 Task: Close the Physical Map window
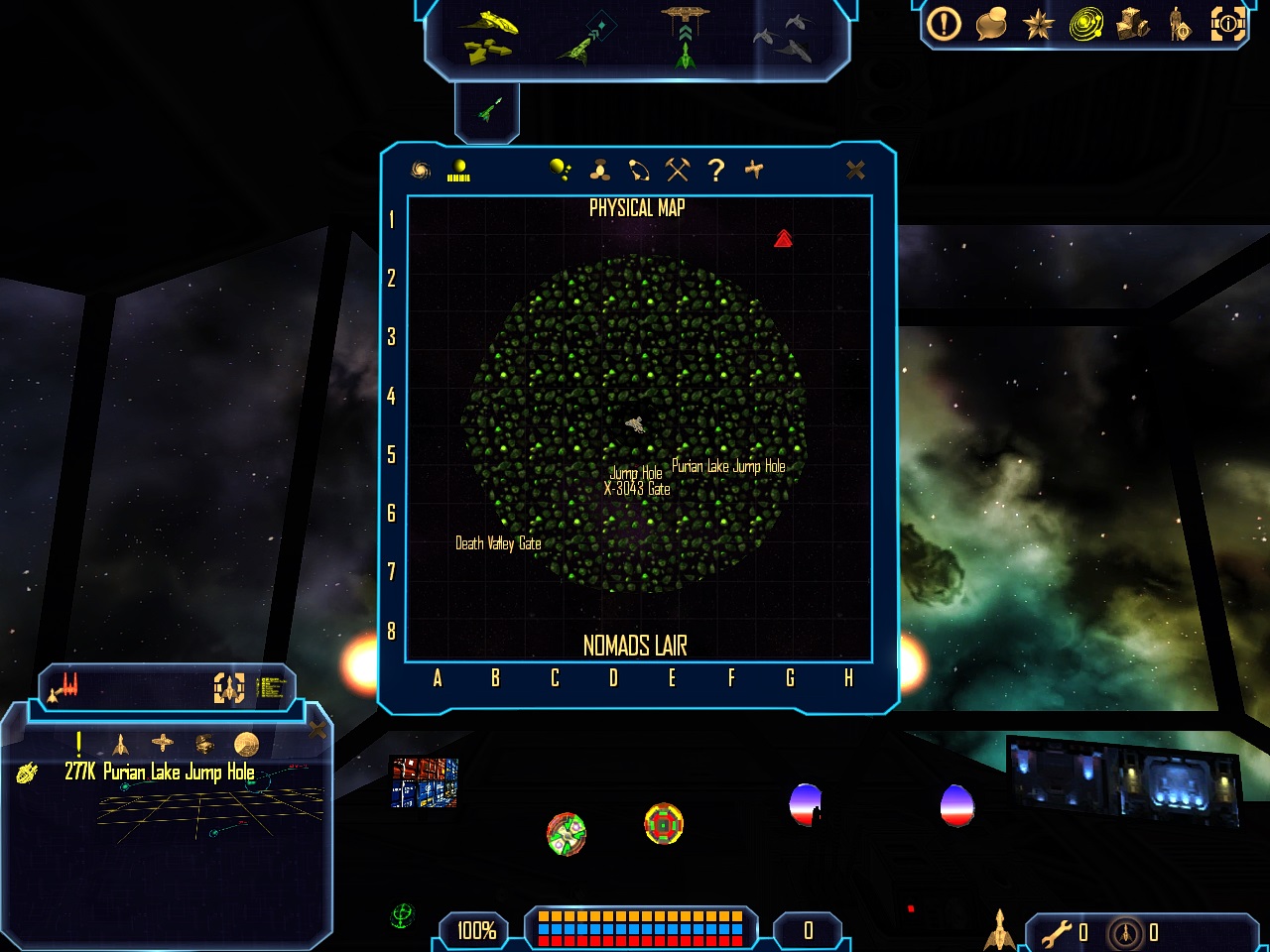[x=855, y=171]
